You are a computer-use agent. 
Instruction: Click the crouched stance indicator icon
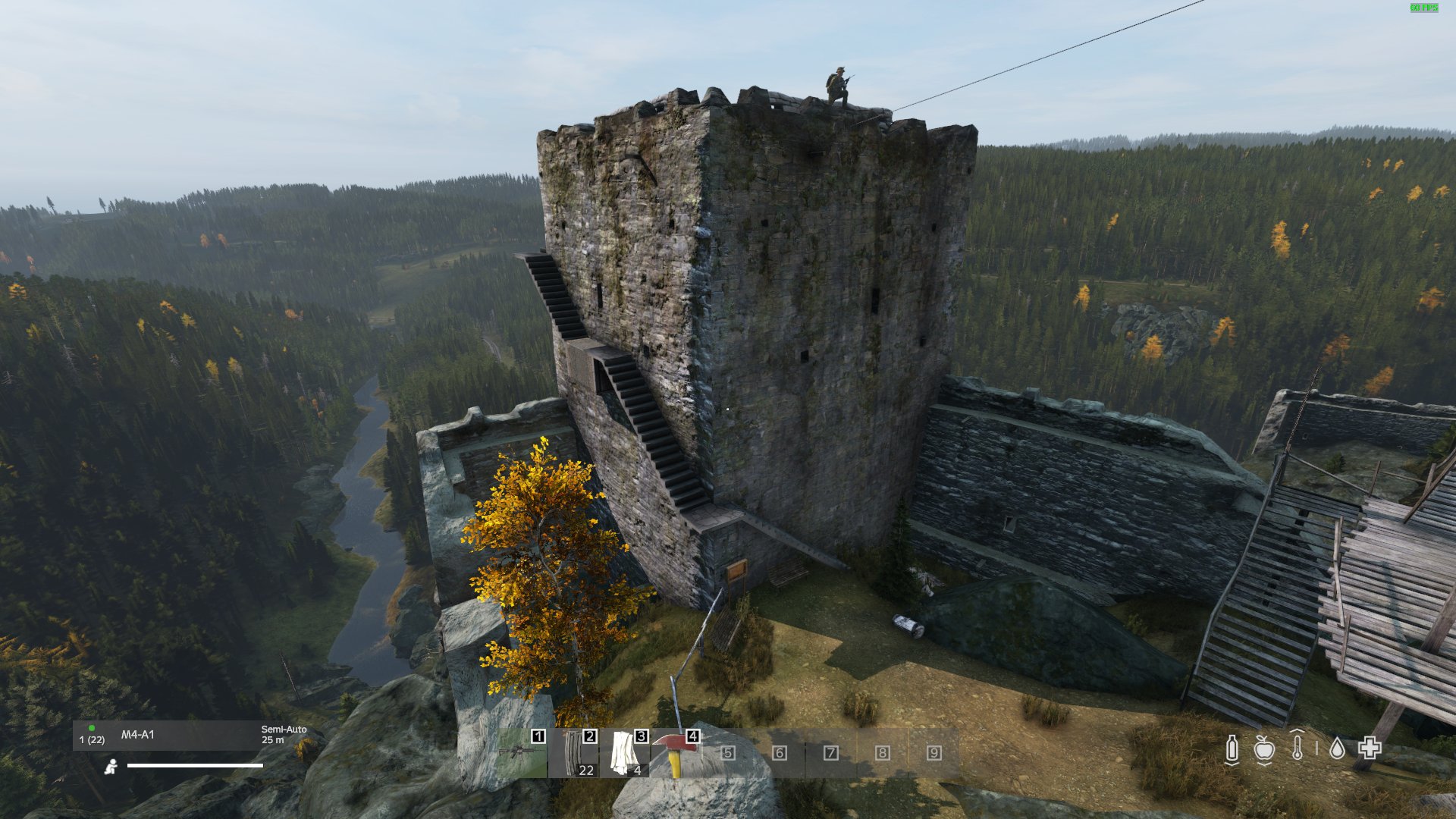(x=111, y=767)
